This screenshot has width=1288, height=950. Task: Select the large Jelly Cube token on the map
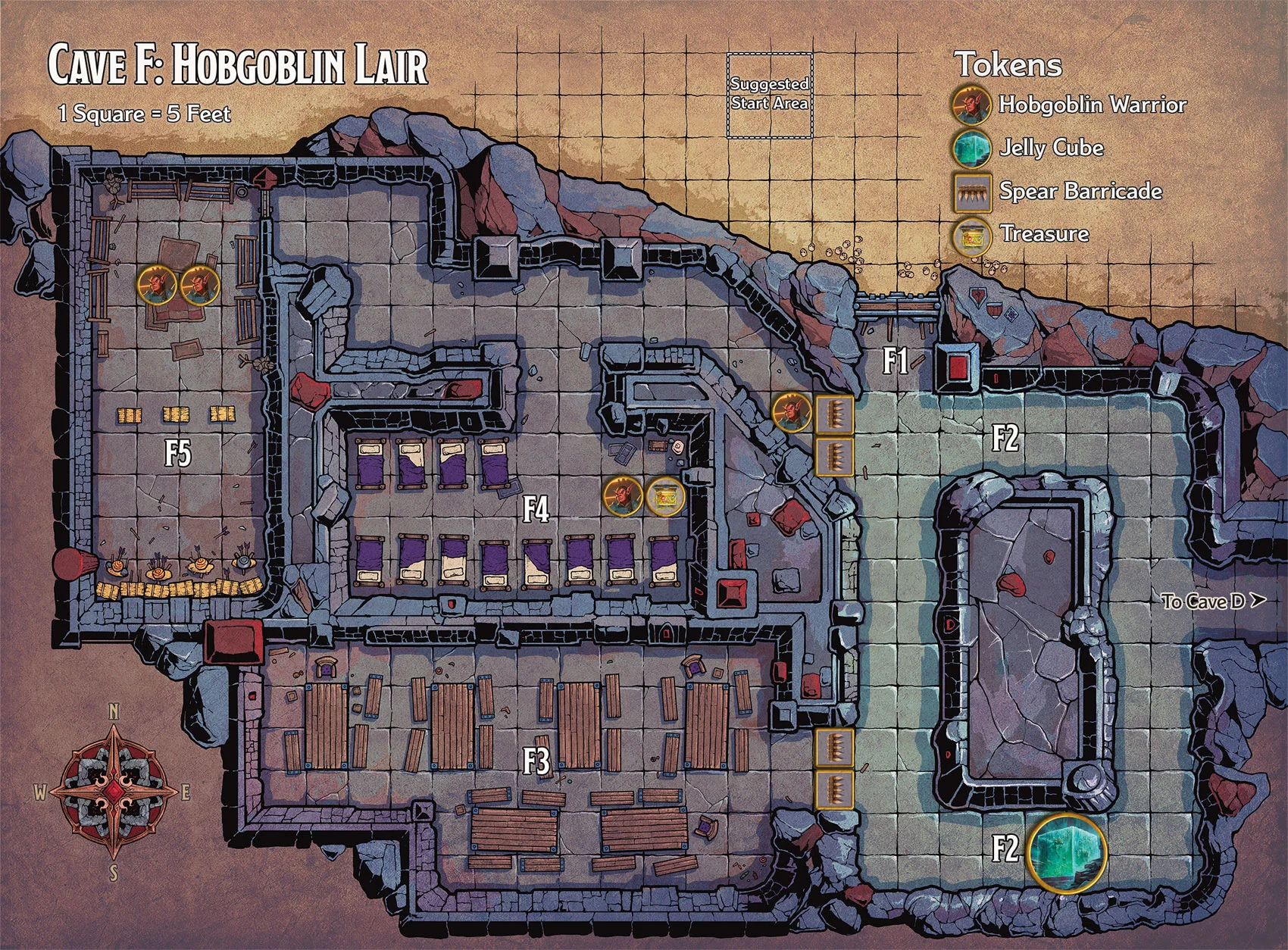(1066, 851)
